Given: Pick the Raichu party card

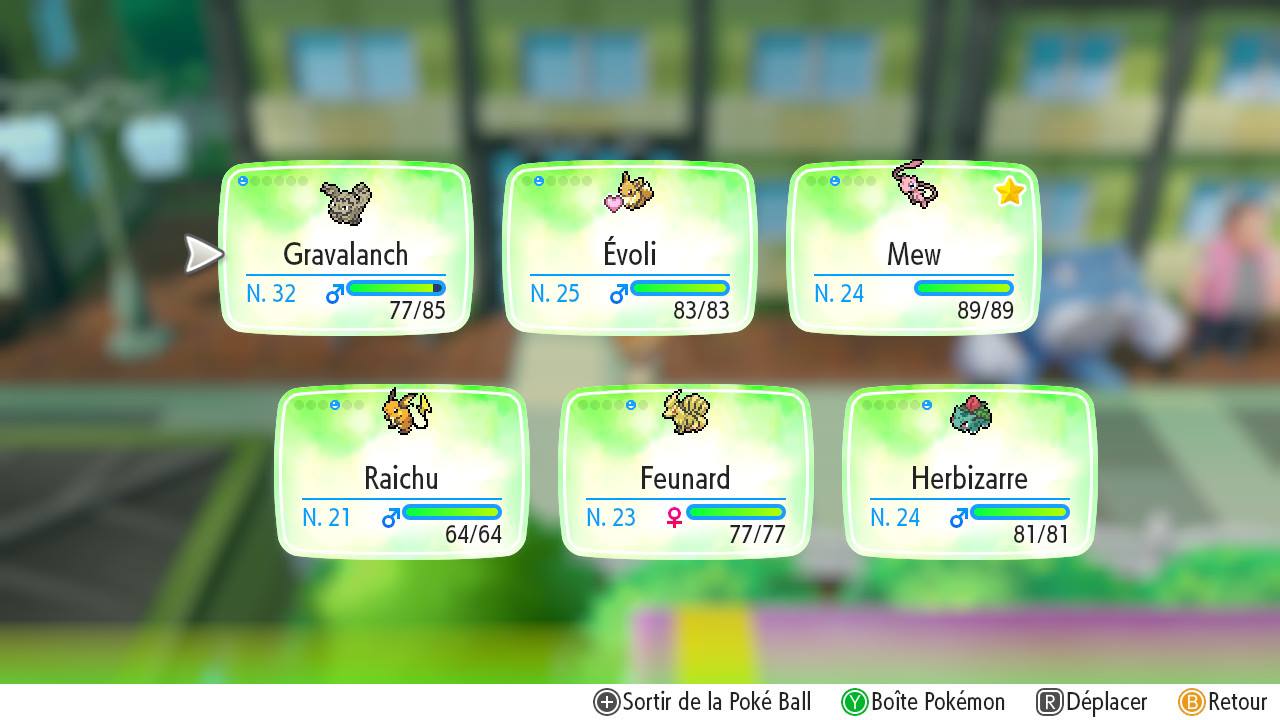Looking at the screenshot, I should coord(401,472).
